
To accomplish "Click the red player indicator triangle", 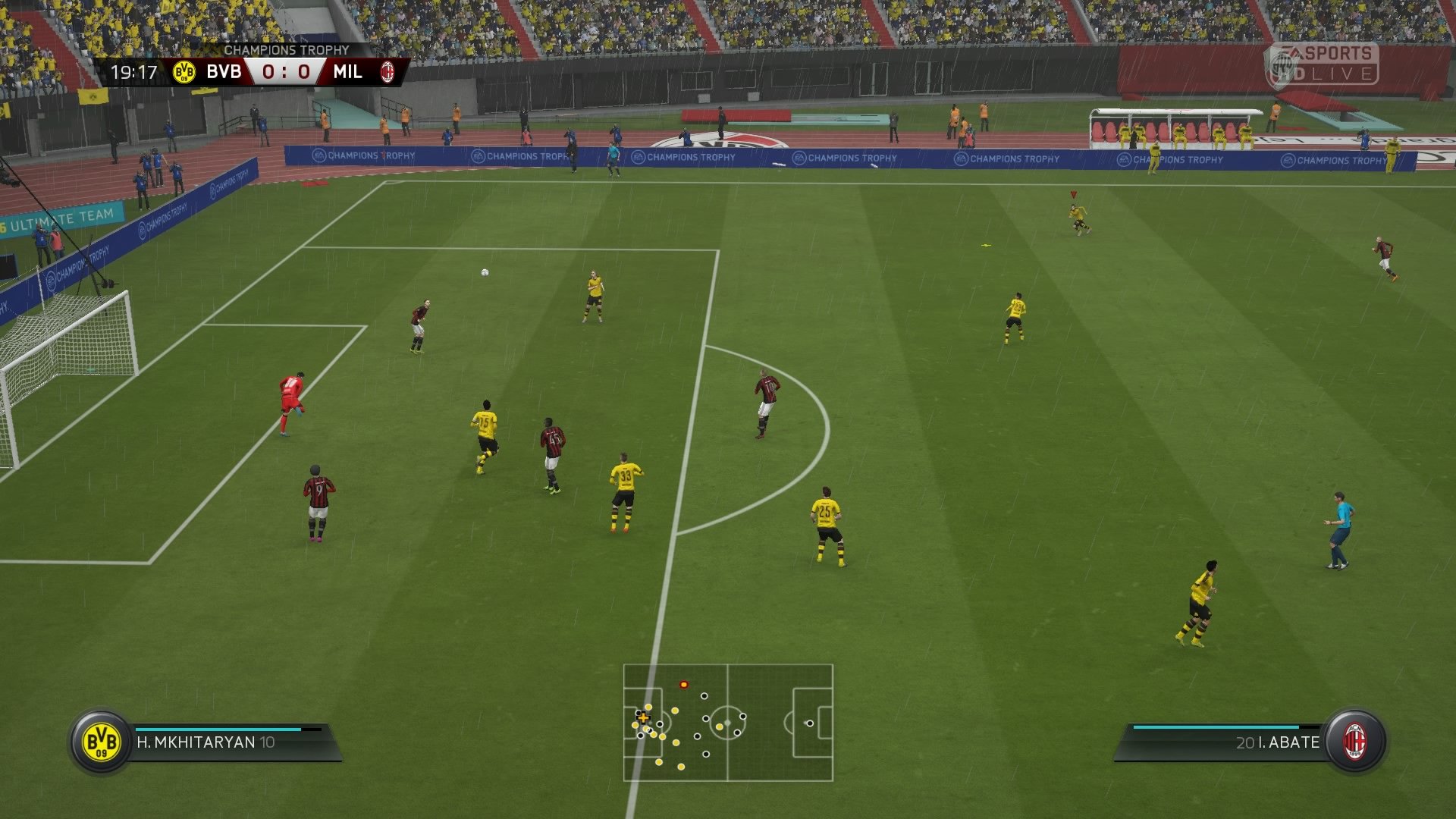I will tap(1073, 194).
